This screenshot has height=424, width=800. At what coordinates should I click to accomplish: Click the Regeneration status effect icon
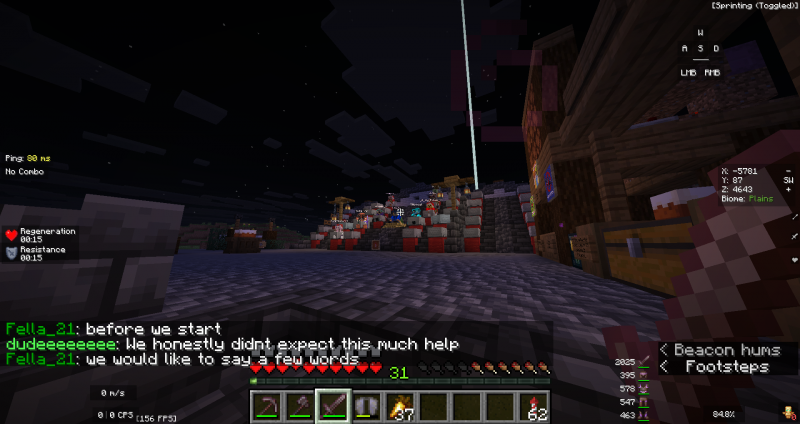pyautogui.click(x=12, y=235)
